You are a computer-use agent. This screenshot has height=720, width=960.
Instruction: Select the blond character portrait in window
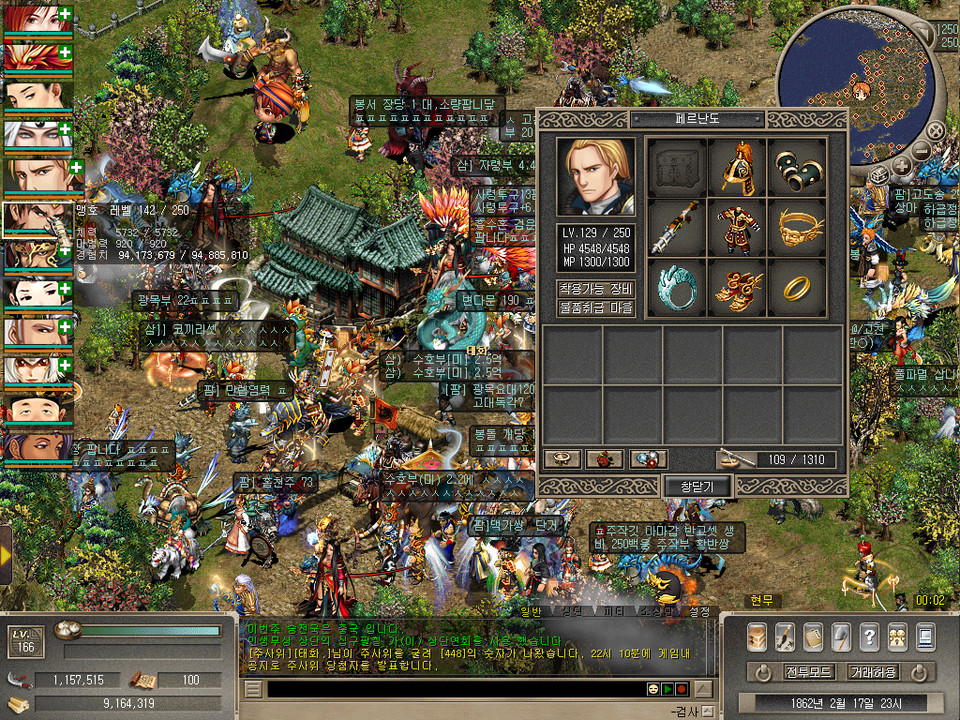click(595, 177)
